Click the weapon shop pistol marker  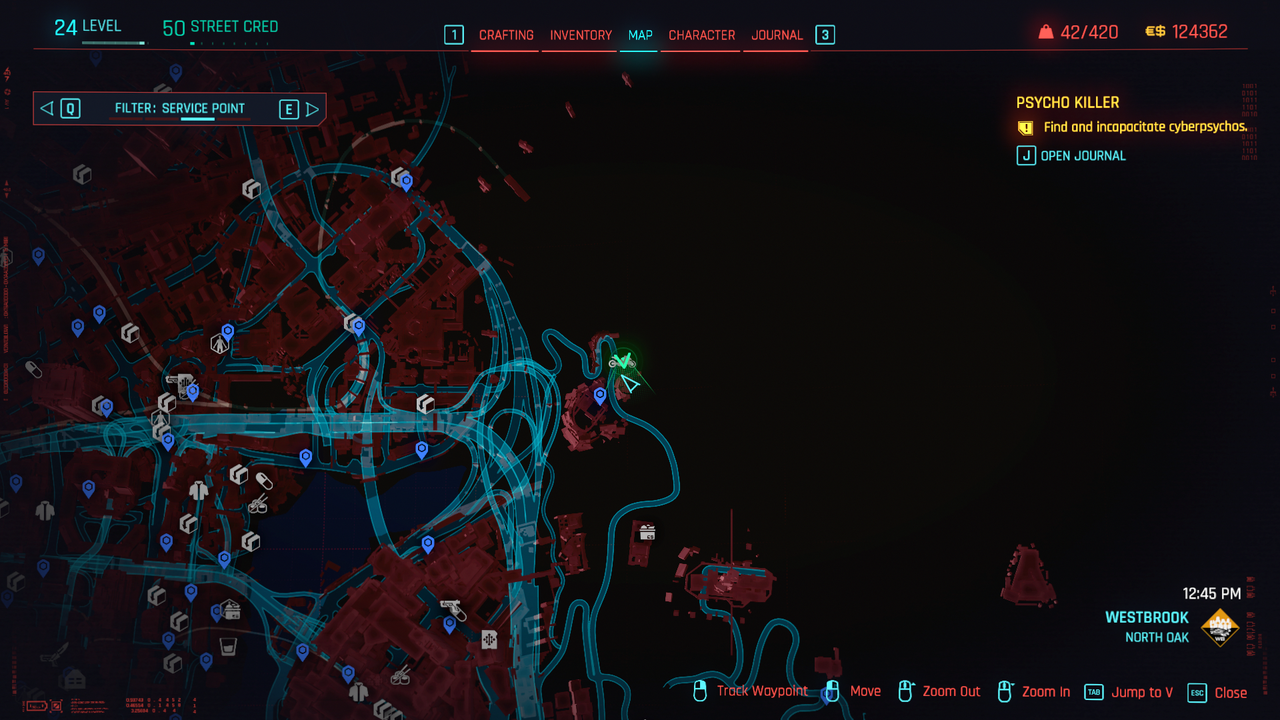pyautogui.click(x=451, y=607)
